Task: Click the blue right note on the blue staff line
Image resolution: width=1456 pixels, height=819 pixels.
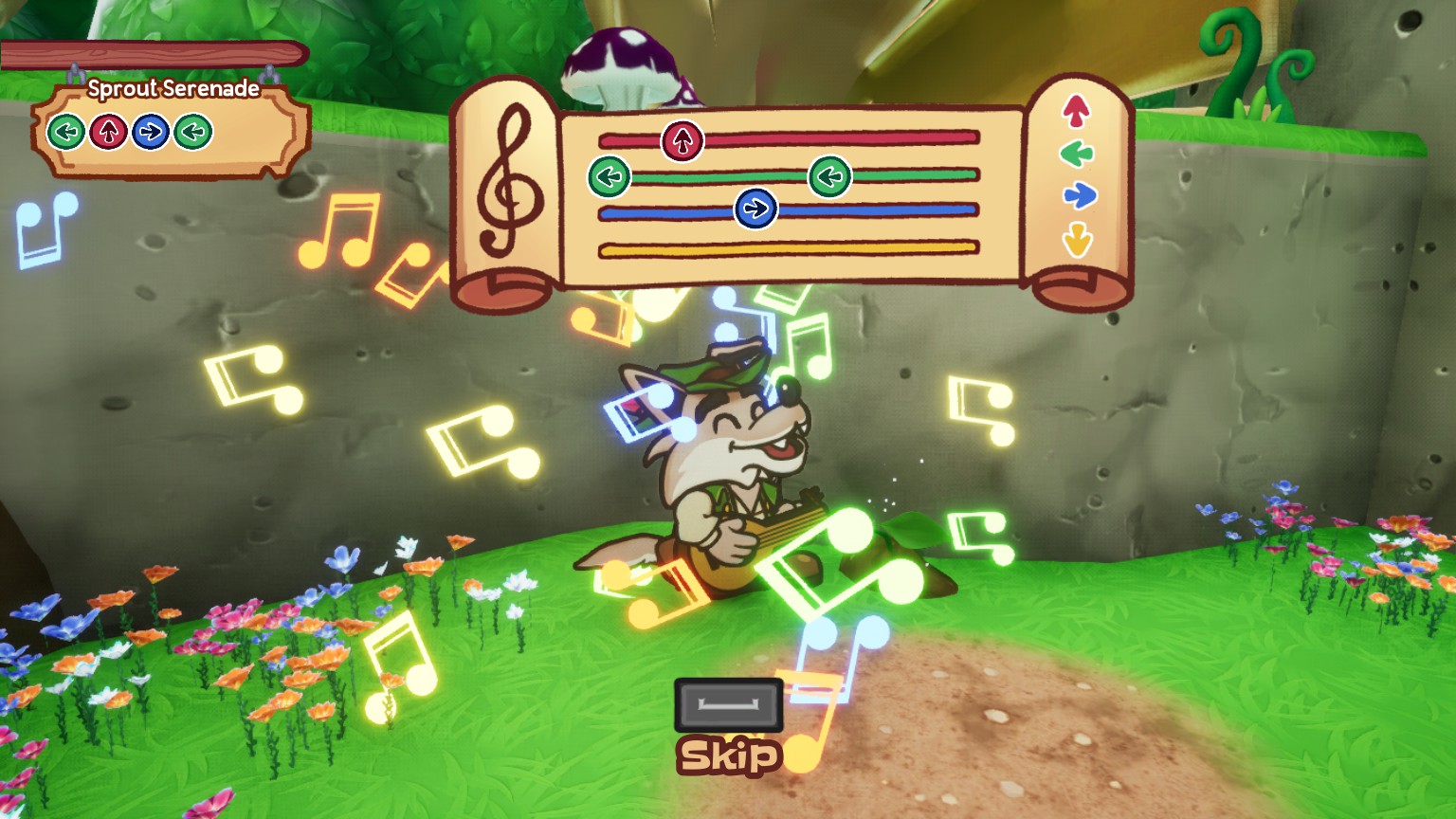Action: (x=755, y=209)
